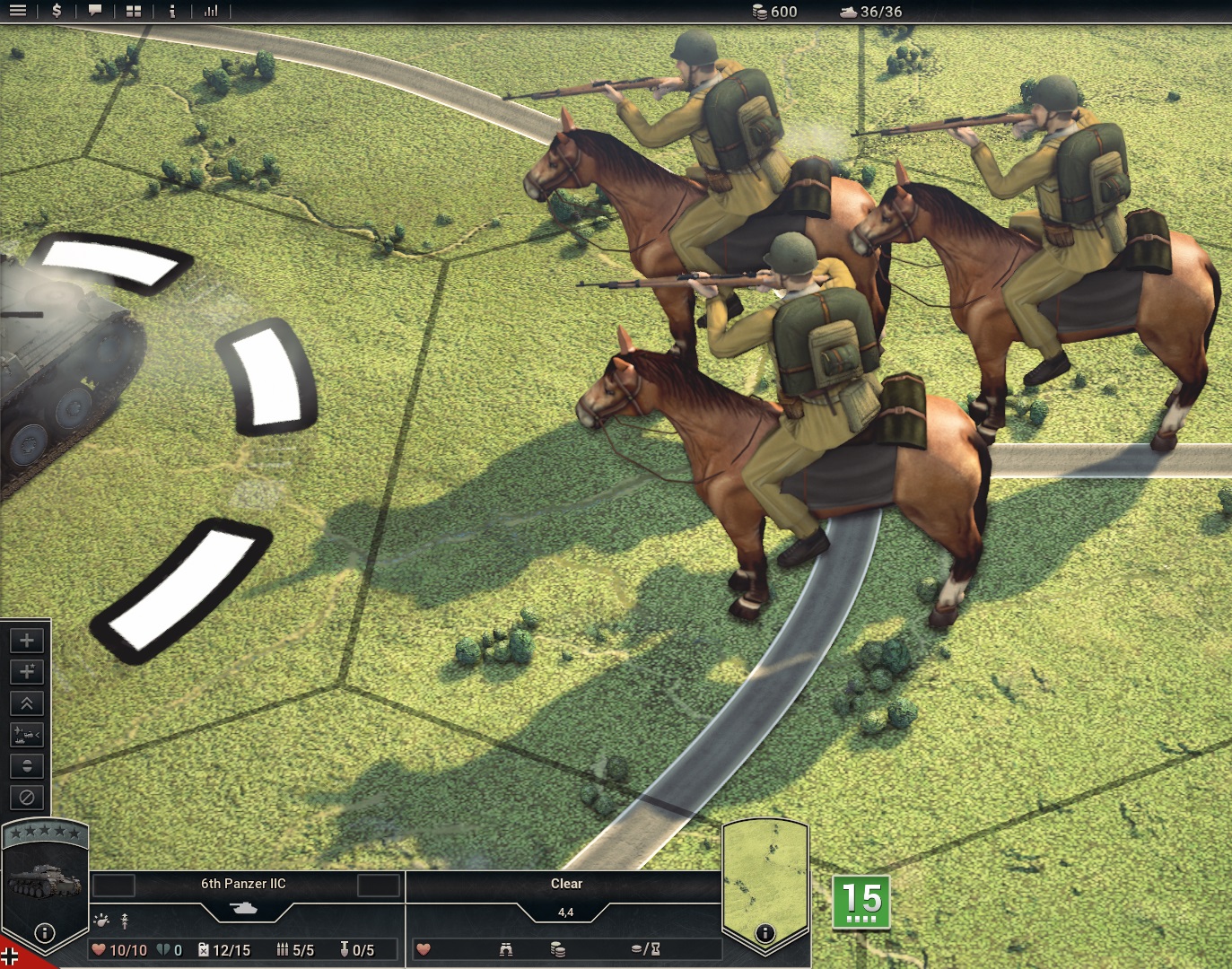The height and width of the screenshot is (969, 1232).
Task: Click the info (i) icon in top toolbar
Action: click(172, 12)
